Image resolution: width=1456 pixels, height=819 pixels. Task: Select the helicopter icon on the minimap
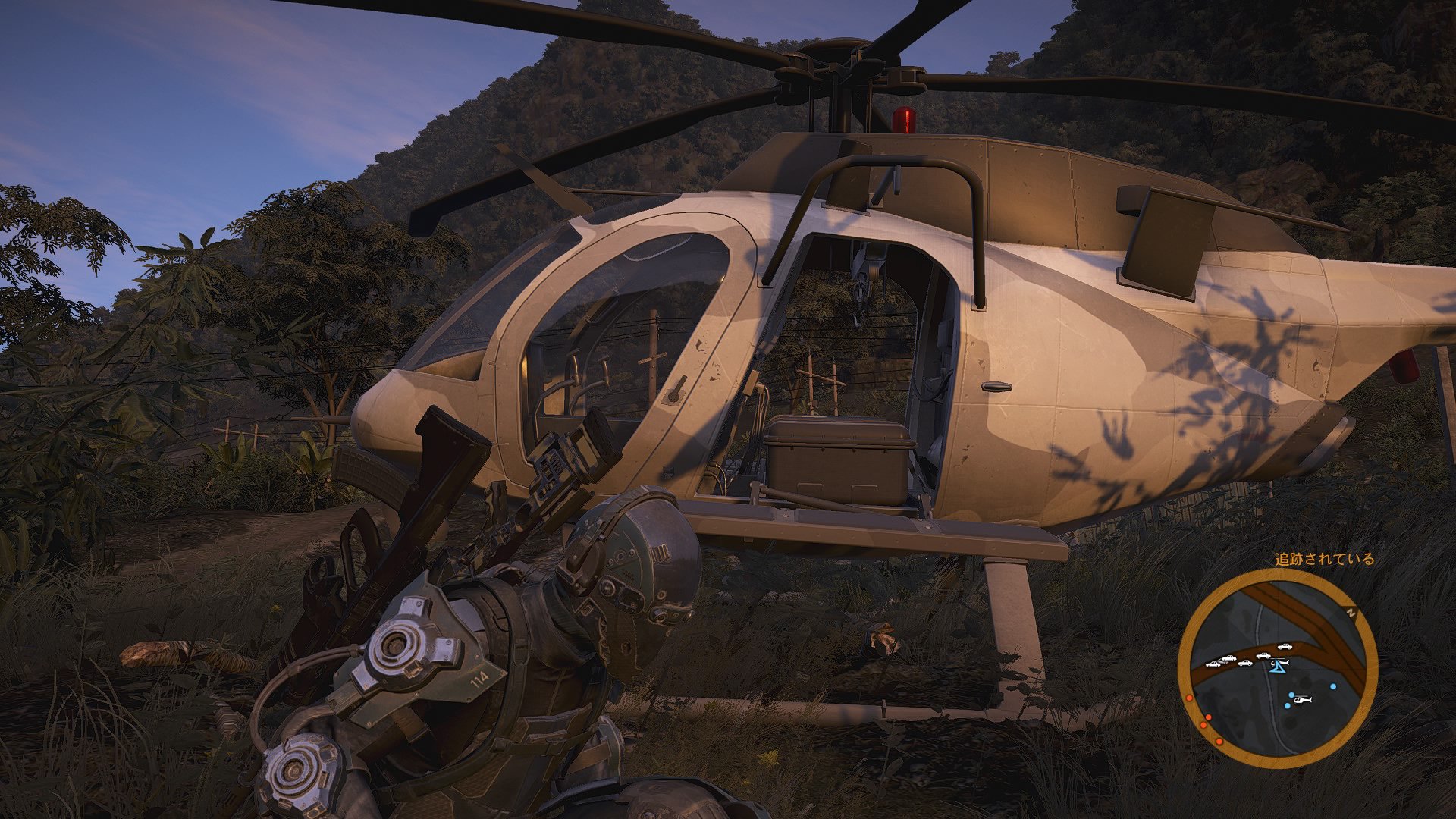(x=1302, y=700)
